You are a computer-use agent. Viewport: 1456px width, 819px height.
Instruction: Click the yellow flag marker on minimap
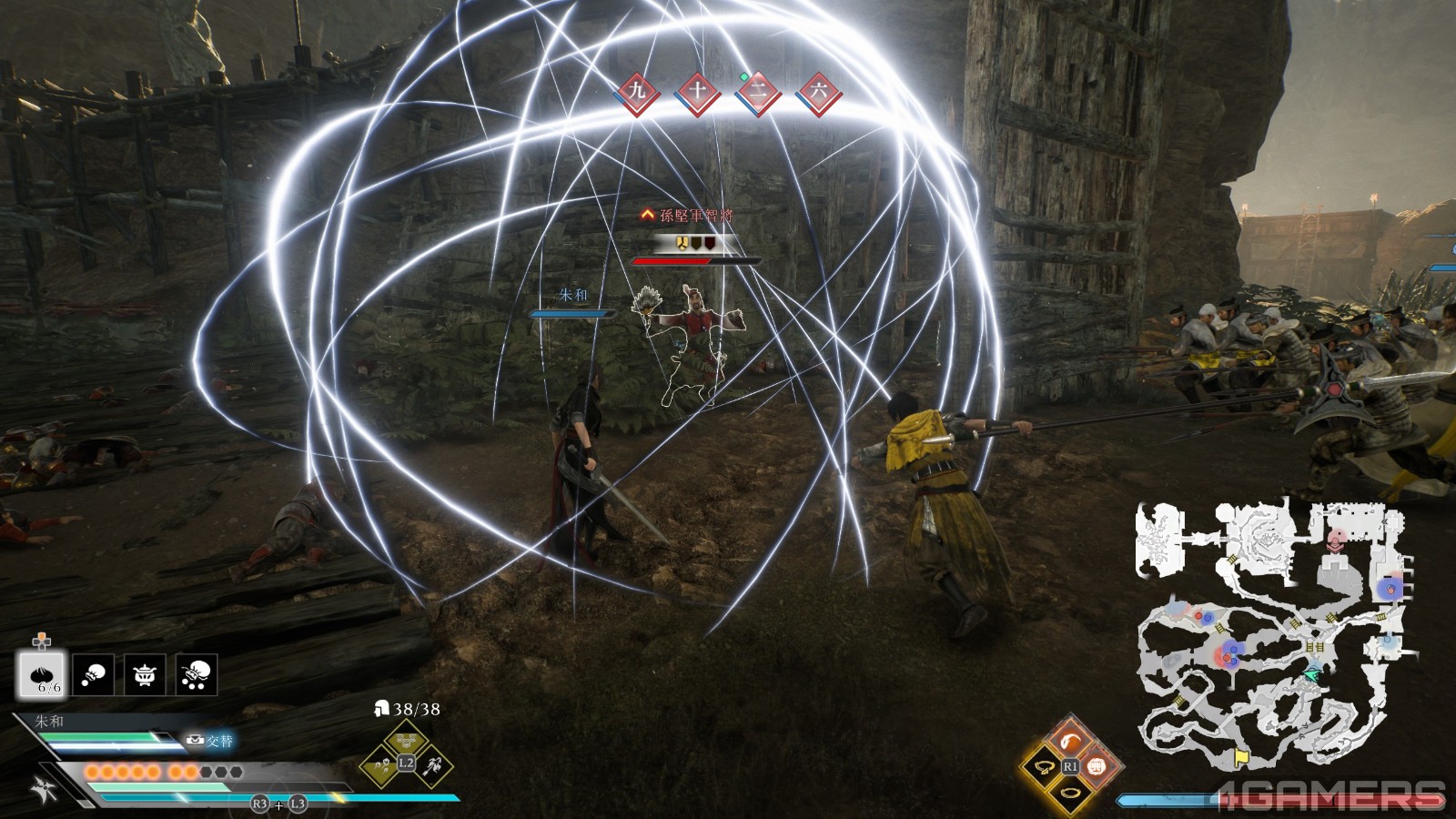(x=1241, y=757)
